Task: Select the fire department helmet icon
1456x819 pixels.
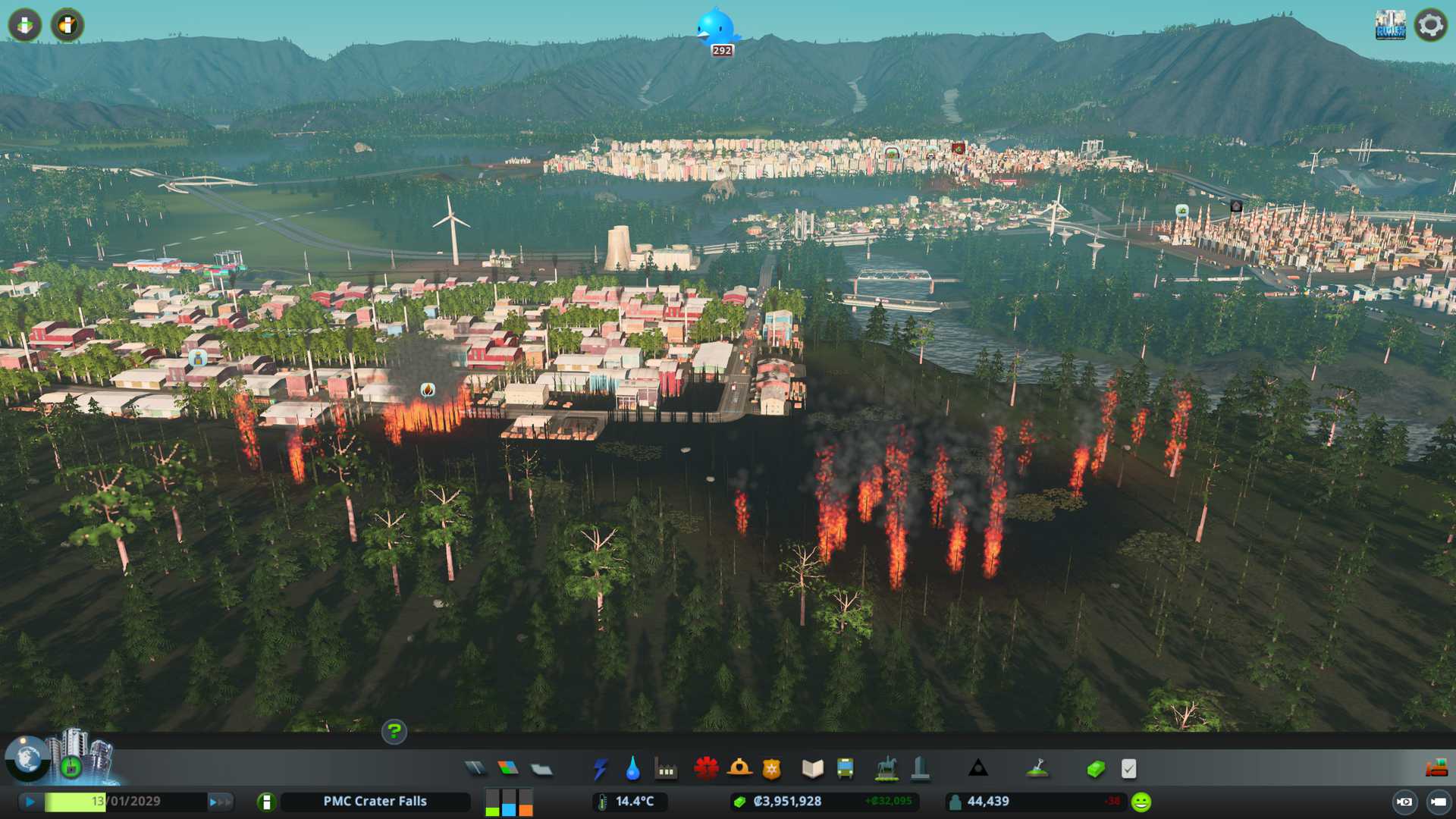Action: pyautogui.click(x=739, y=769)
